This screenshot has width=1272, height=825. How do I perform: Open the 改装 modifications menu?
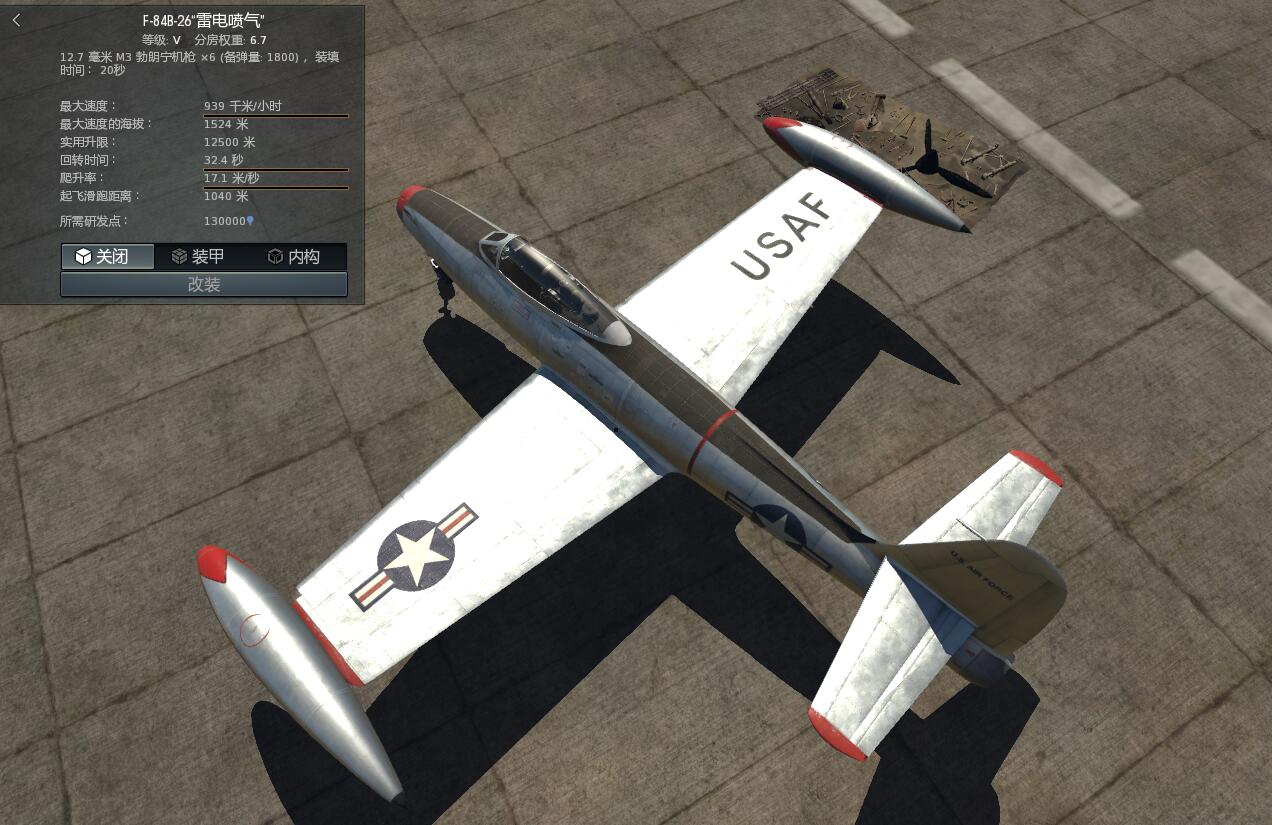click(x=204, y=285)
